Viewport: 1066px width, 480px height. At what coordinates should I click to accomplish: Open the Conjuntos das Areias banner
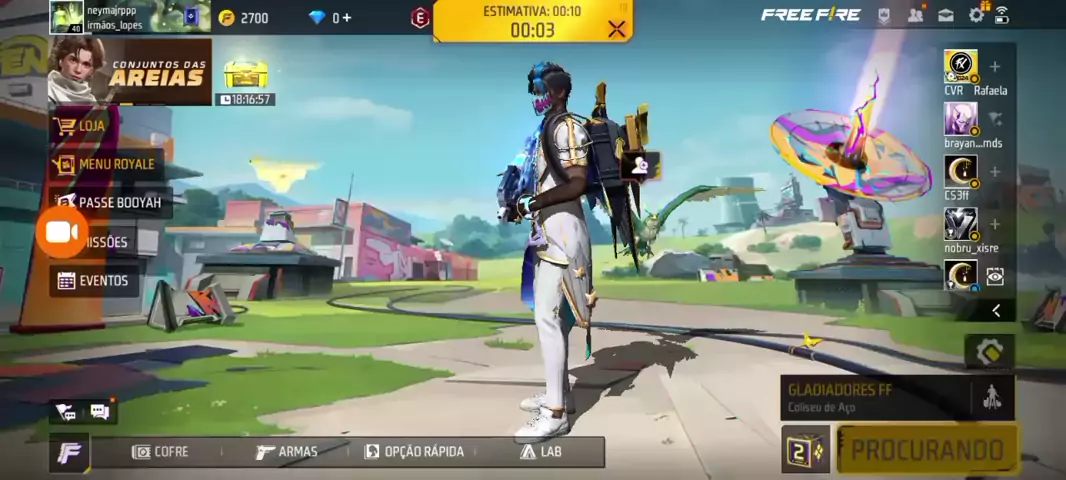130,71
